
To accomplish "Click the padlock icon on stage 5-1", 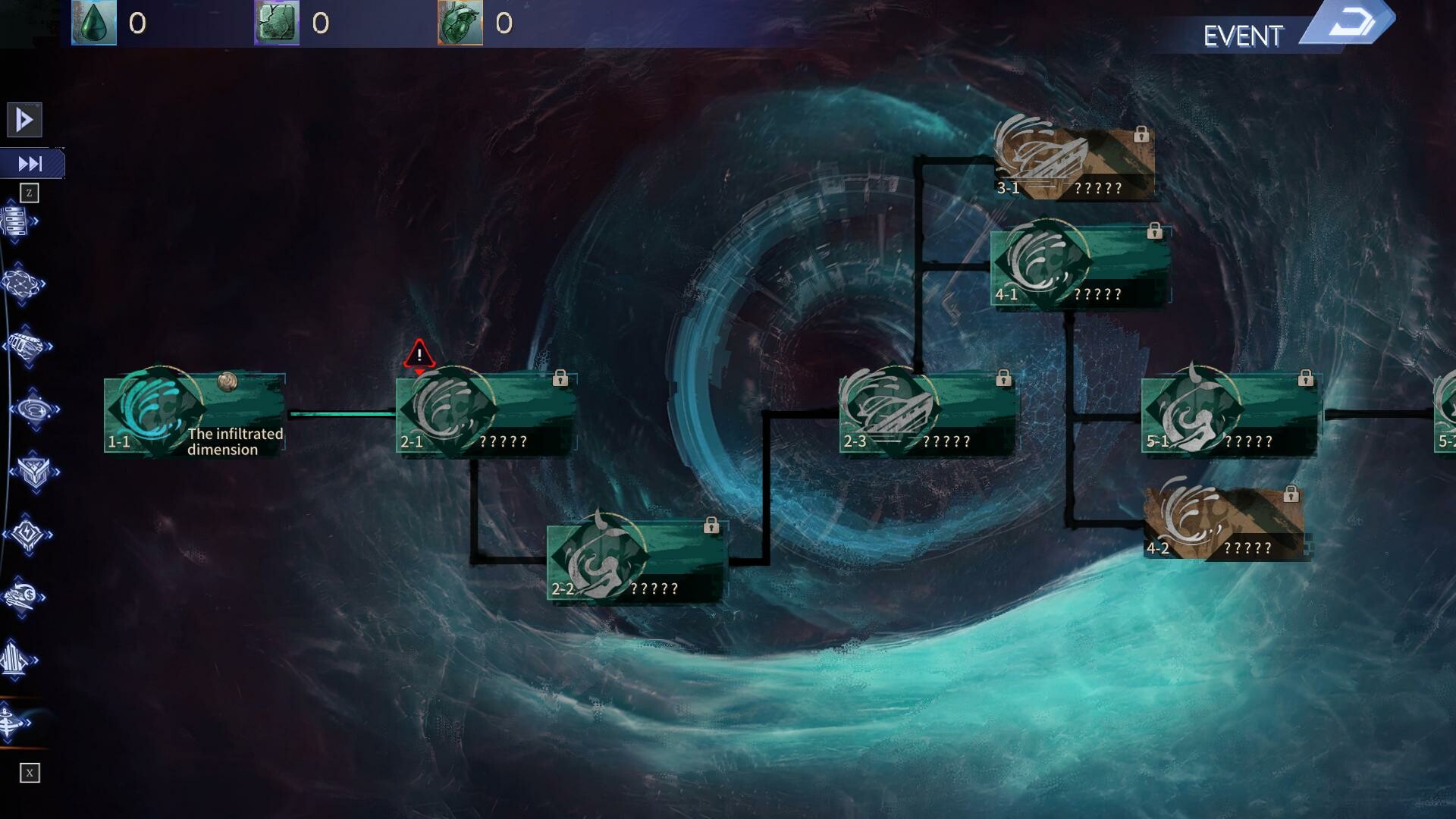I will [x=1307, y=376].
